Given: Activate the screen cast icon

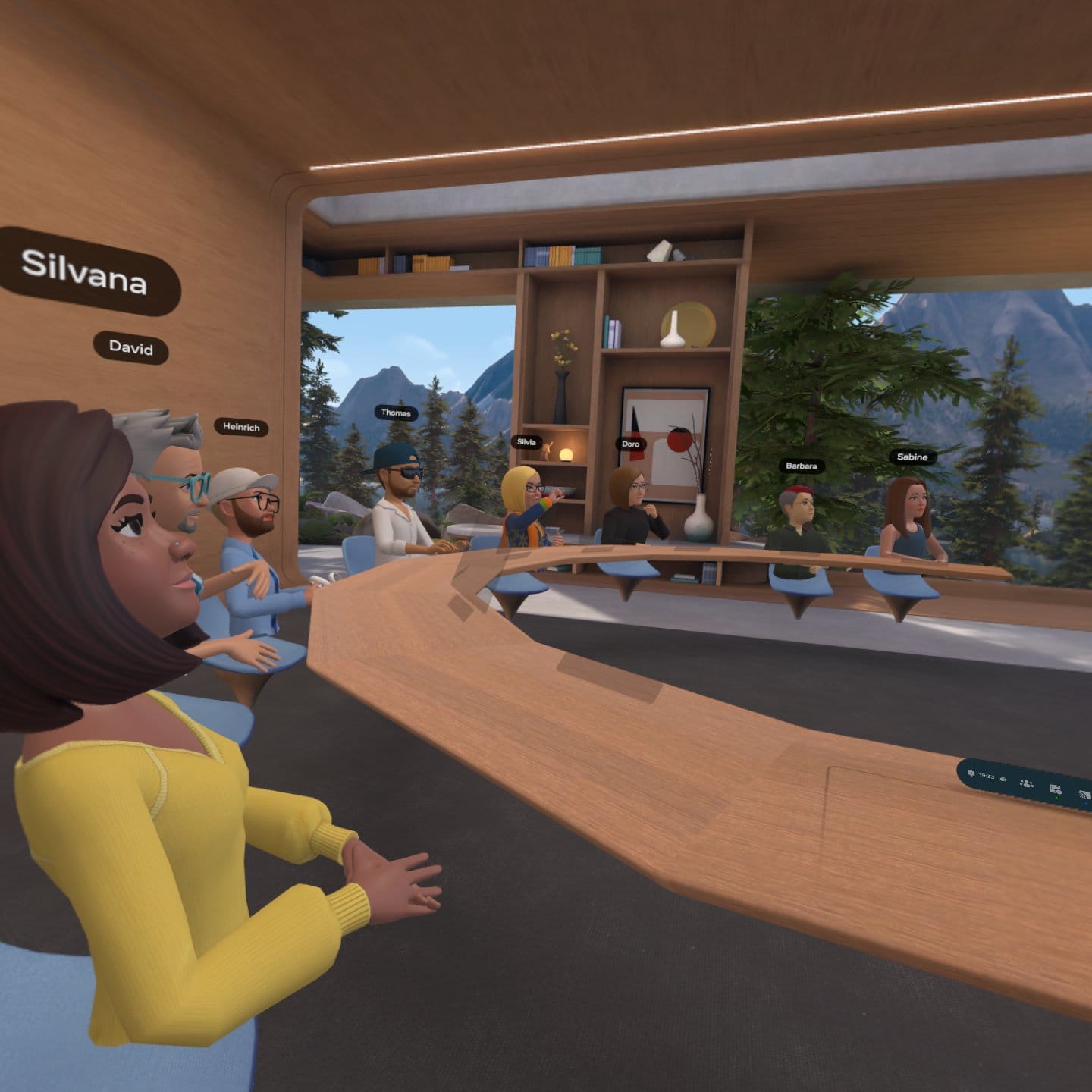Looking at the screenshot, I should [x=1084, y=795].
